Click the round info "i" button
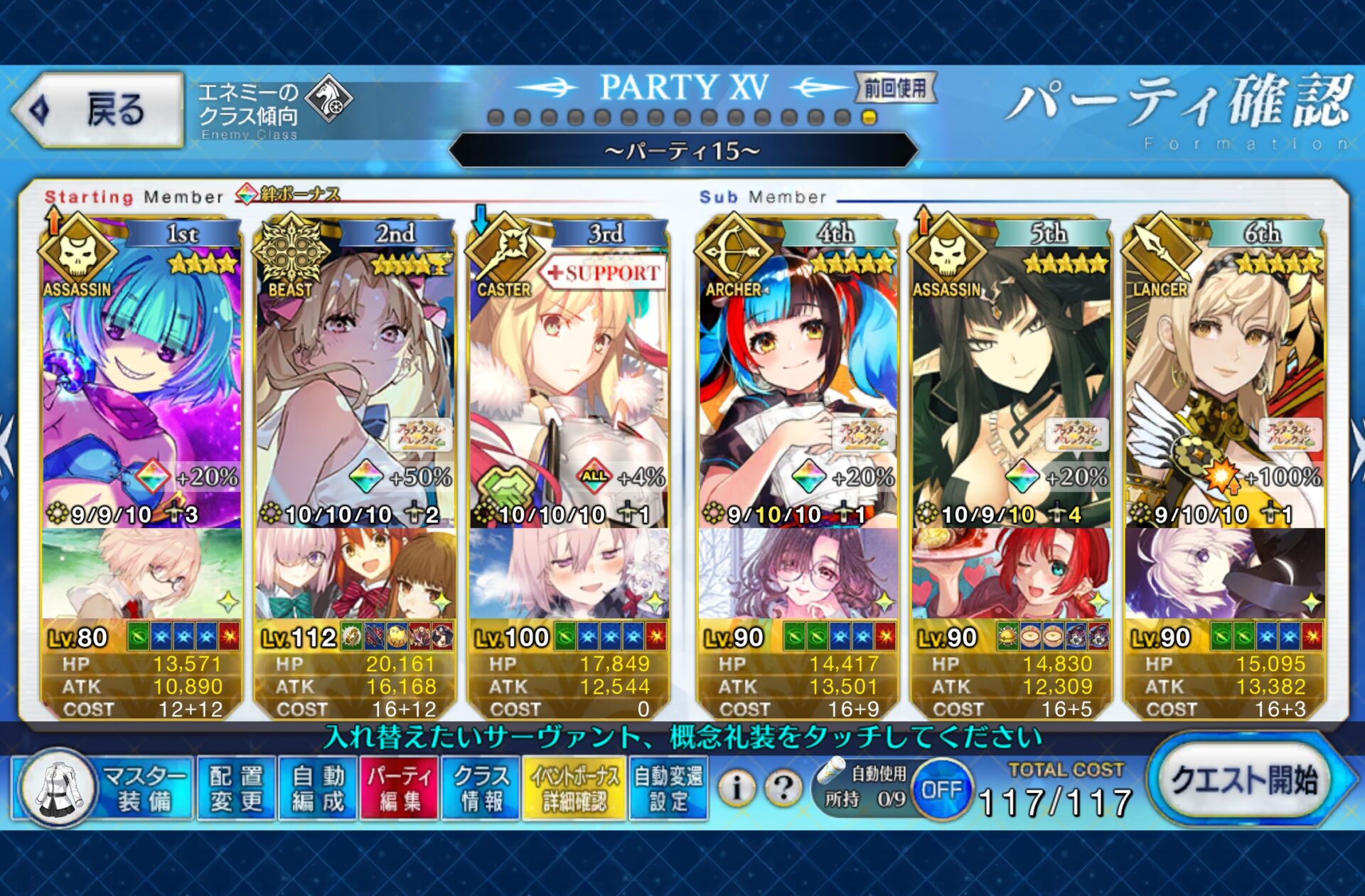Viewport: 1365px width, 896px height. tap(737, 788)
